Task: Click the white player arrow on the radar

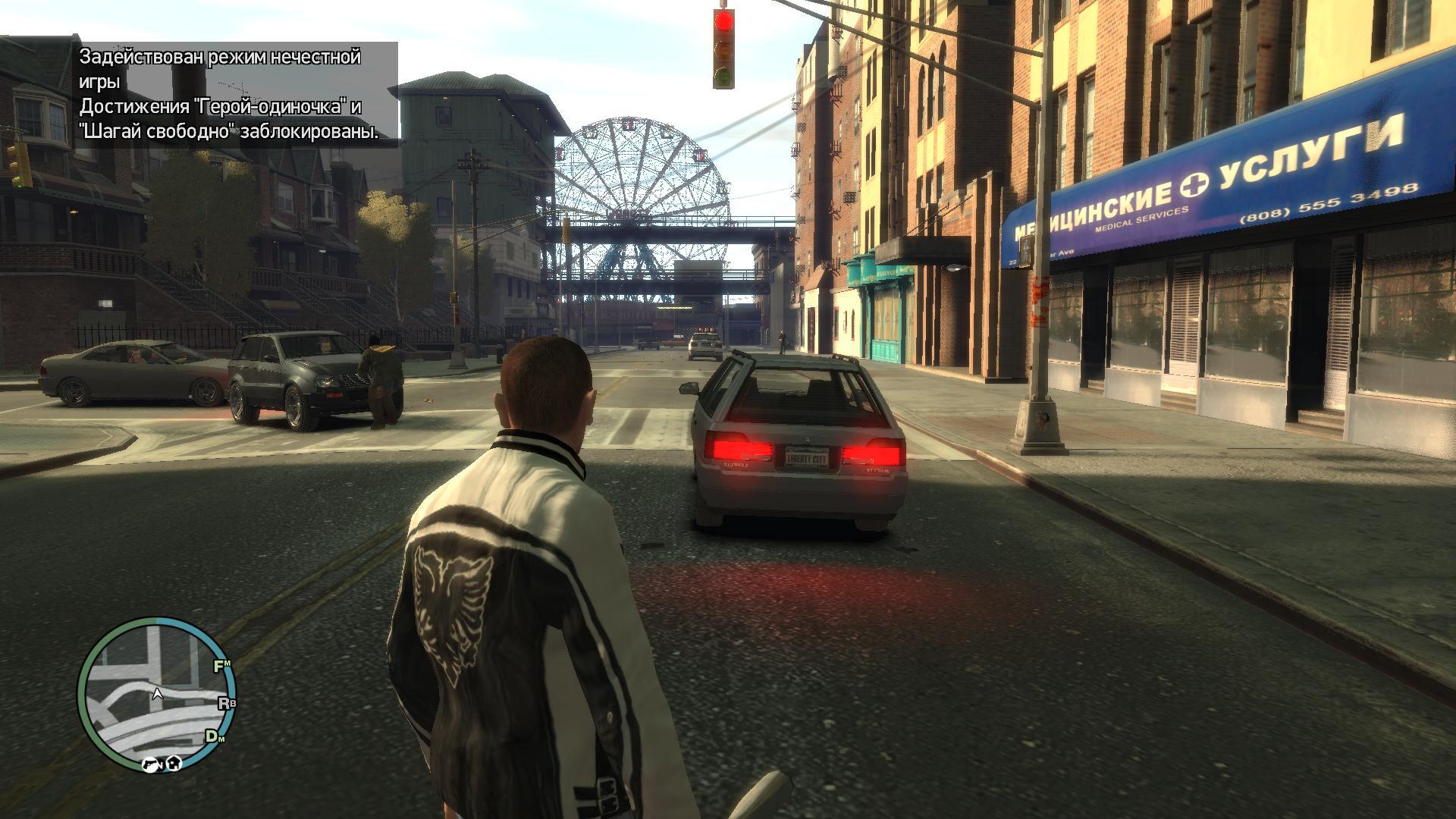Action: coord(158,692)
